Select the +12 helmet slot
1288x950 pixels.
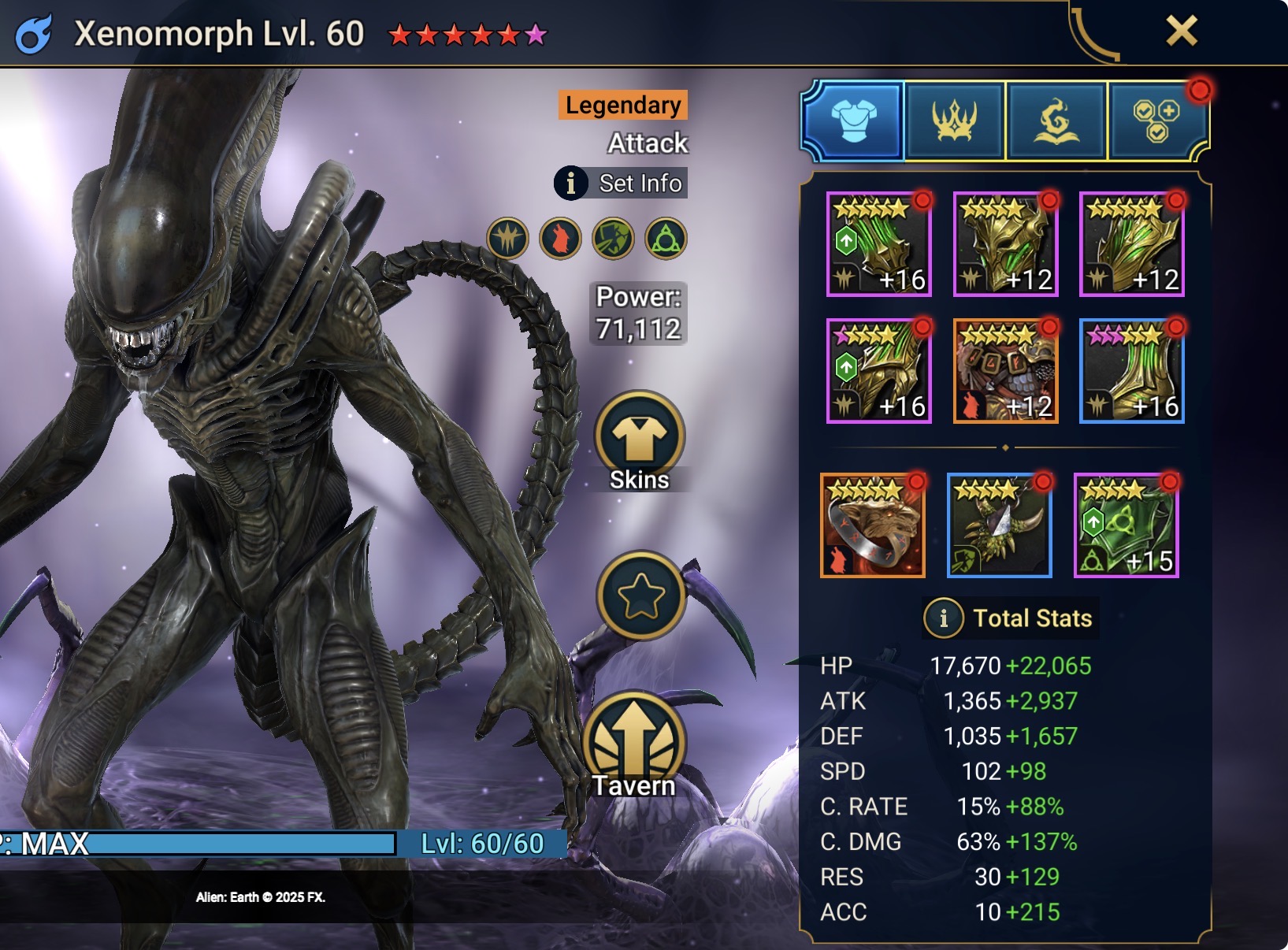pos(1005,244)
